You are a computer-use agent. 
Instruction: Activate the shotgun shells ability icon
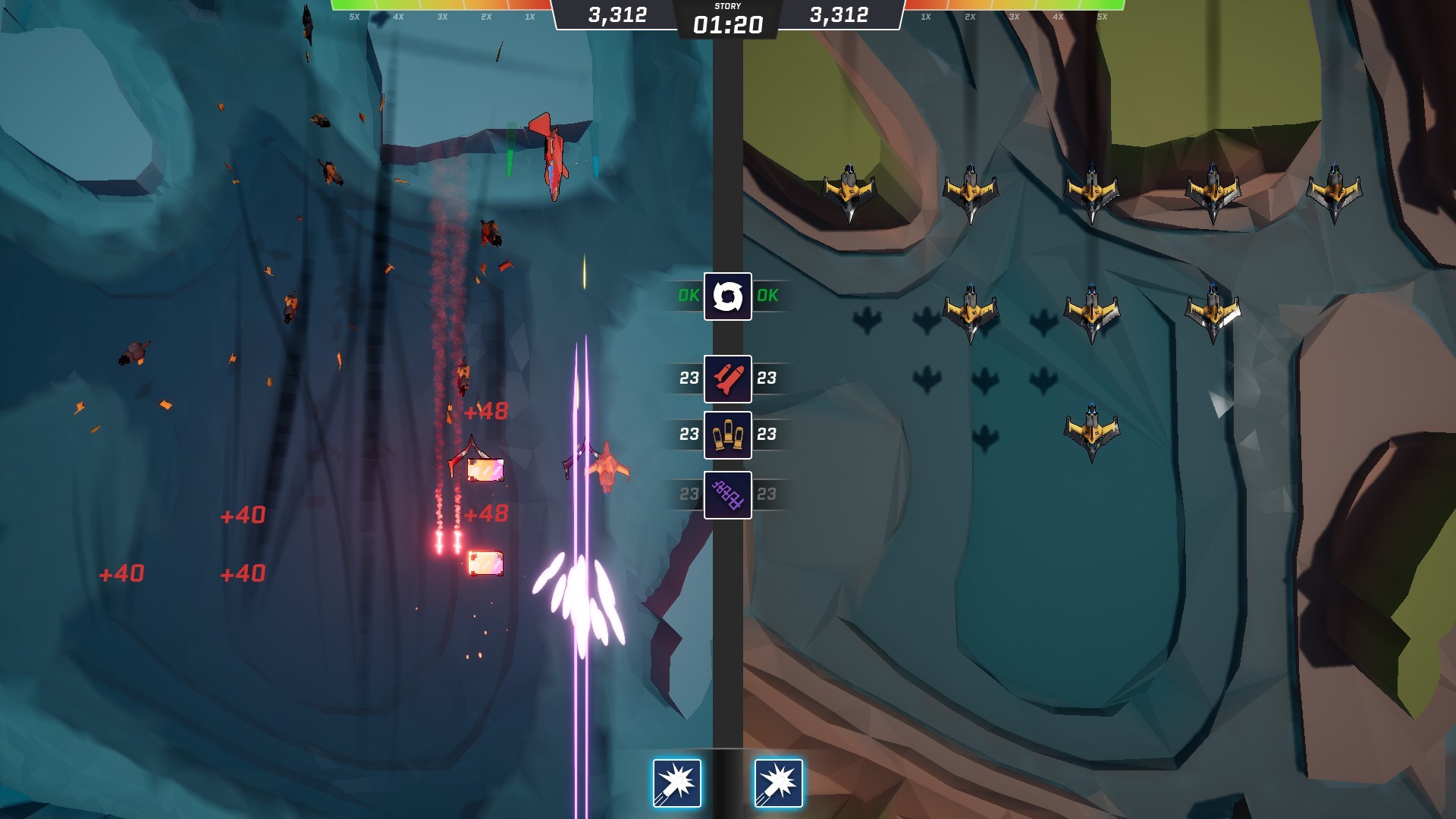tap(726, 435)
